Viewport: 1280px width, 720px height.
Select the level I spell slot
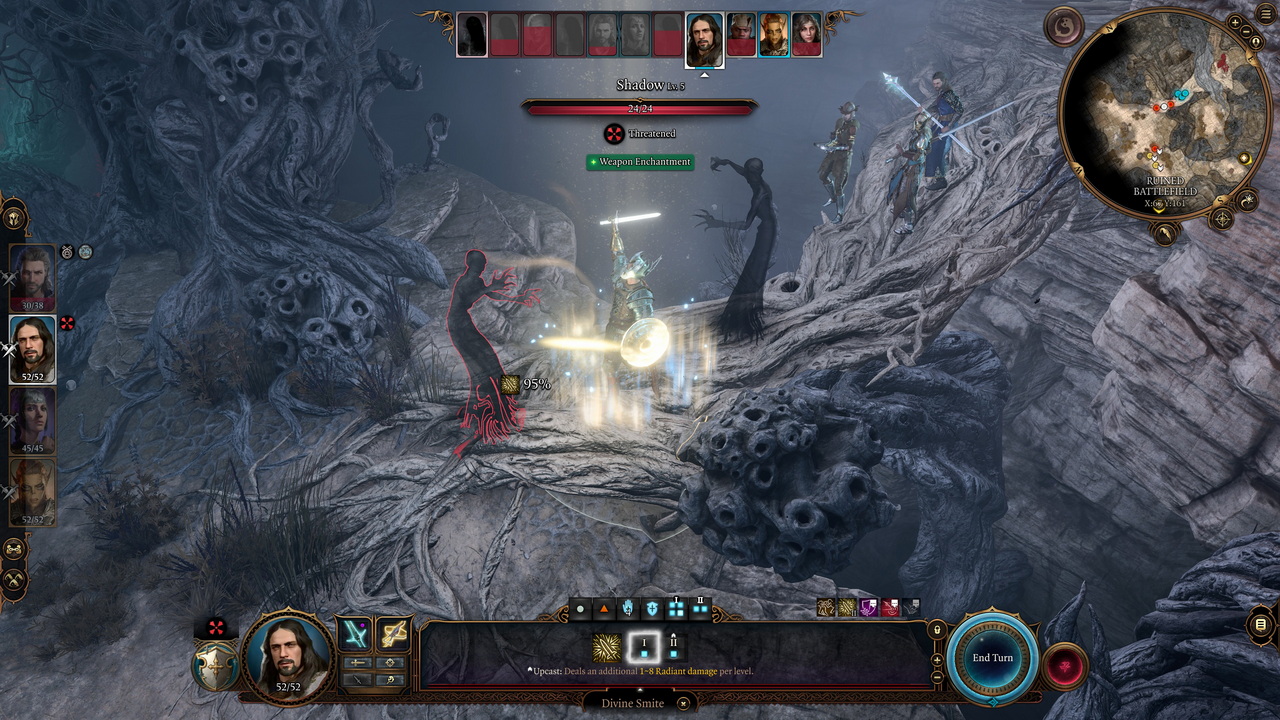645,646
